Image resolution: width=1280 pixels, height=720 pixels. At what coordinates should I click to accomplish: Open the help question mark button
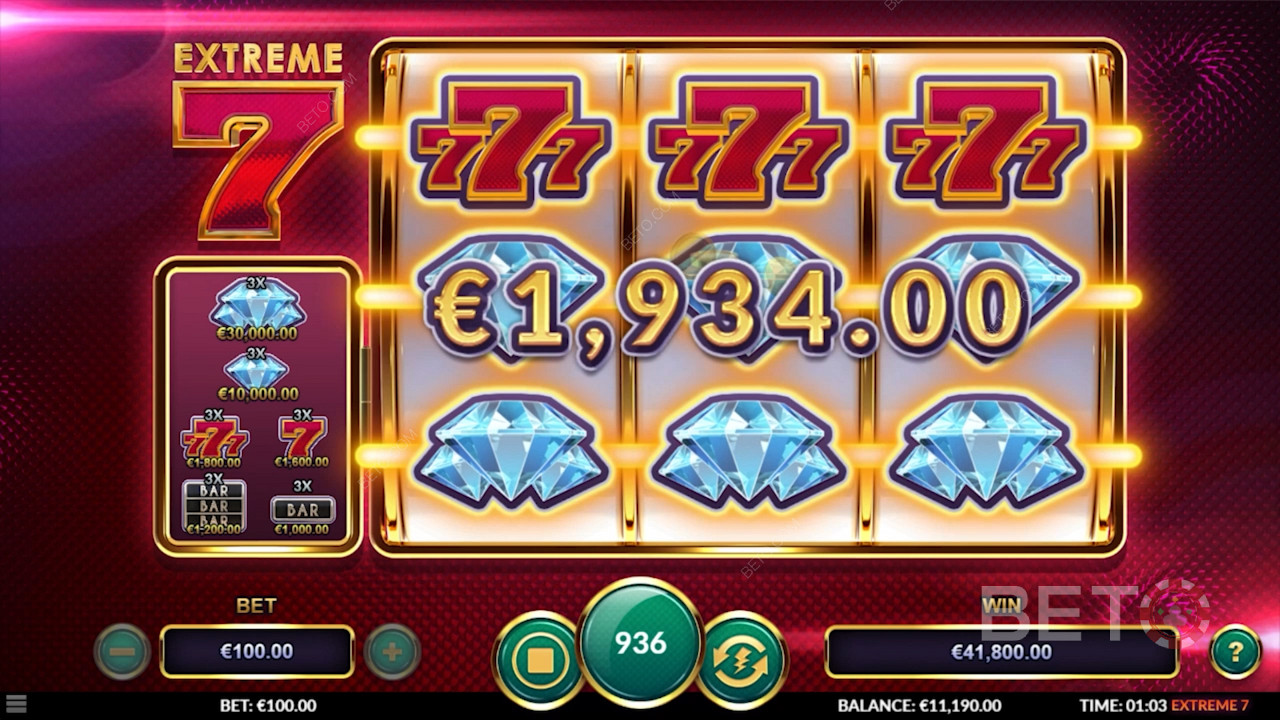(1235, 652)
